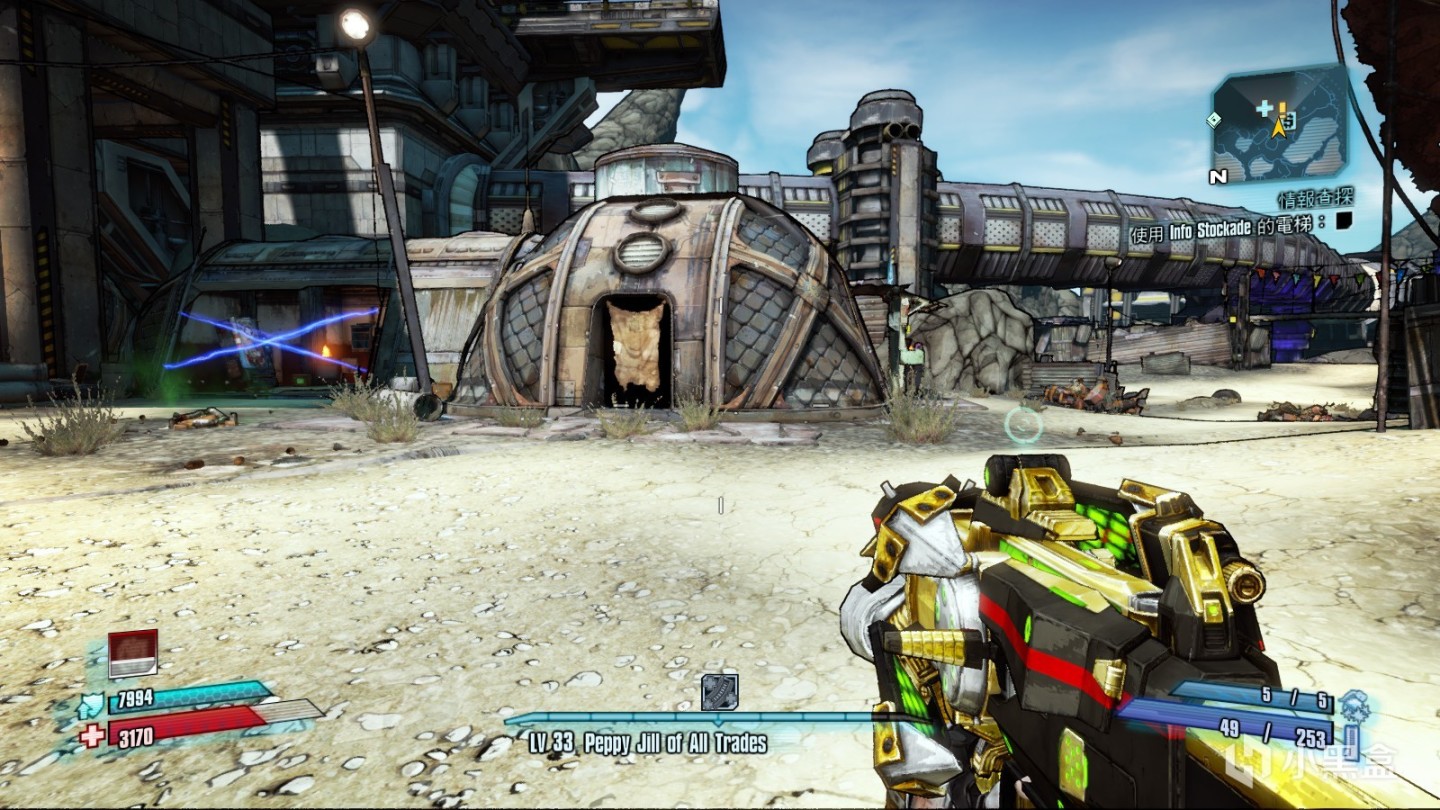Click the grenade icon beside the grenade count
The width and height of the screenshot is (1440, 810).
[x=1355, y=704]
